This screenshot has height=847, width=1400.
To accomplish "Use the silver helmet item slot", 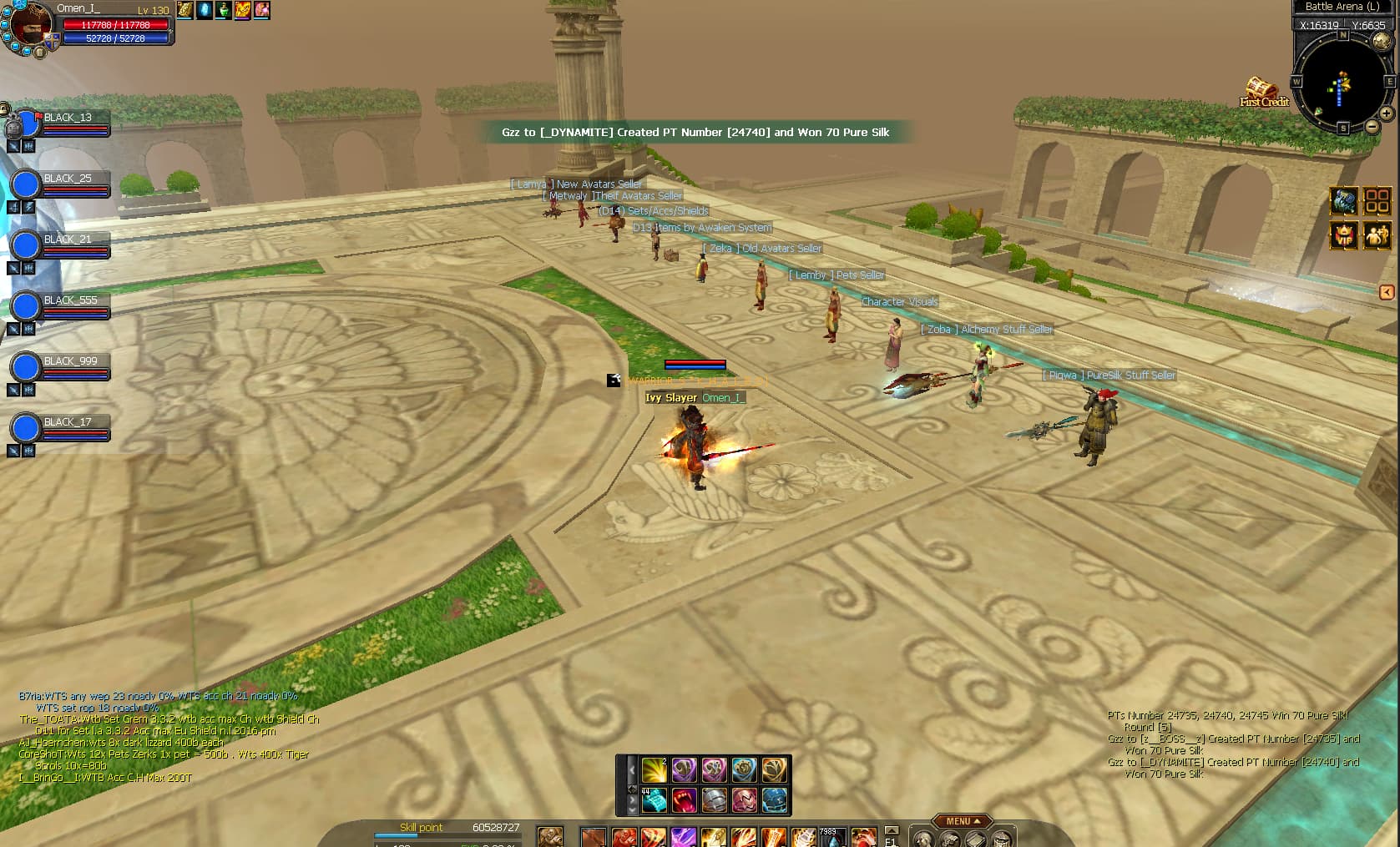I will (x=714, y=800).
